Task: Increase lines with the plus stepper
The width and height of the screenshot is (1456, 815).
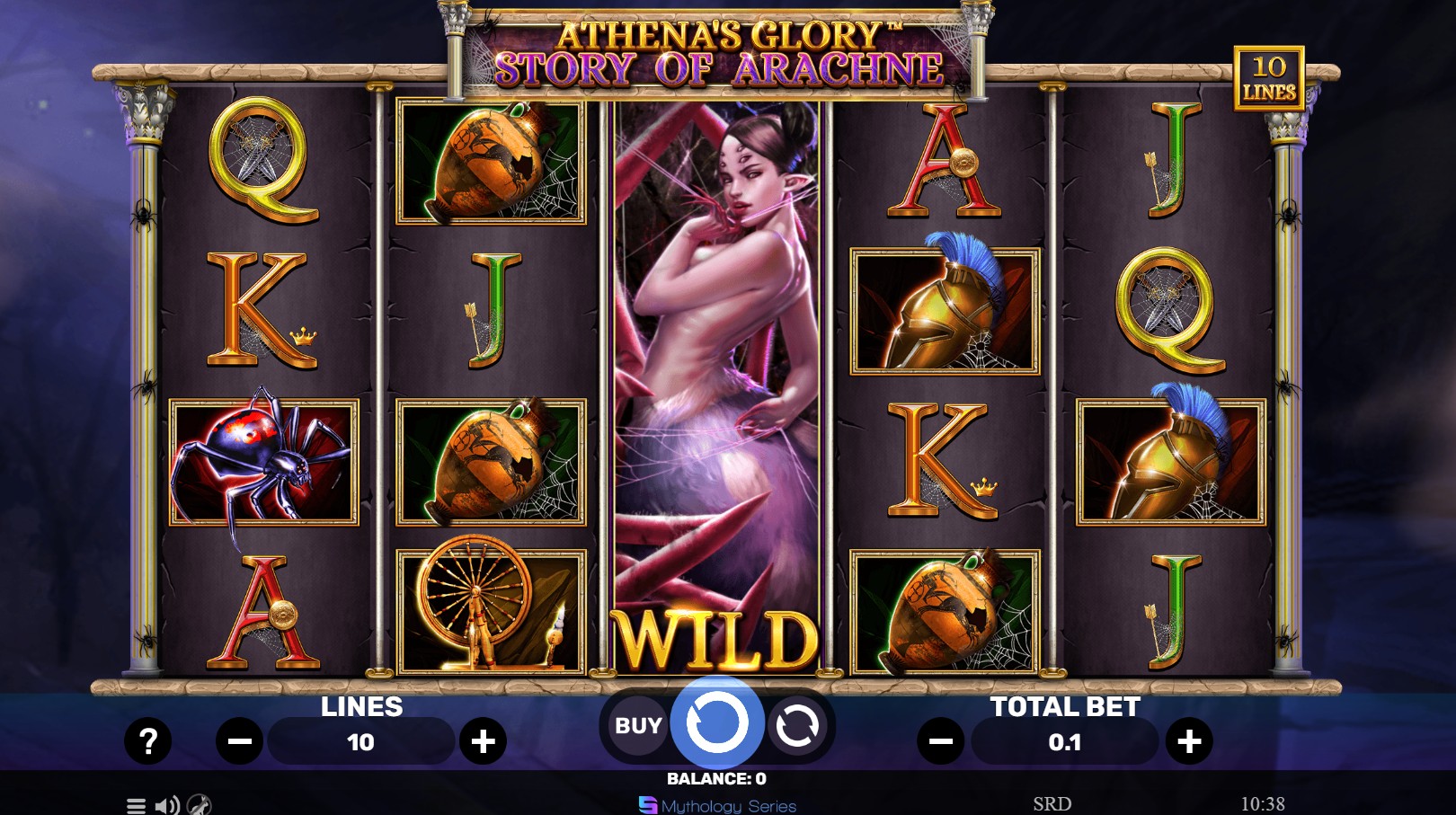Action: click(x=485, y=741)
